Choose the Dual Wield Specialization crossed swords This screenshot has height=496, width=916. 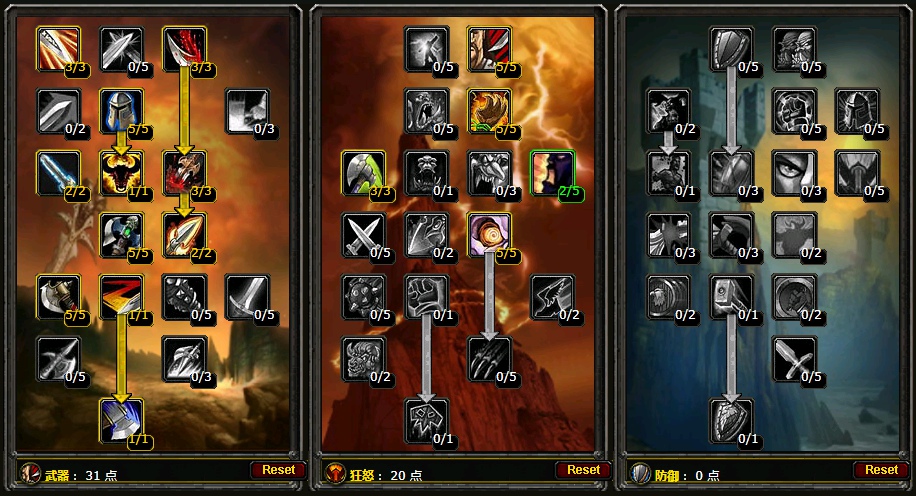362,234
